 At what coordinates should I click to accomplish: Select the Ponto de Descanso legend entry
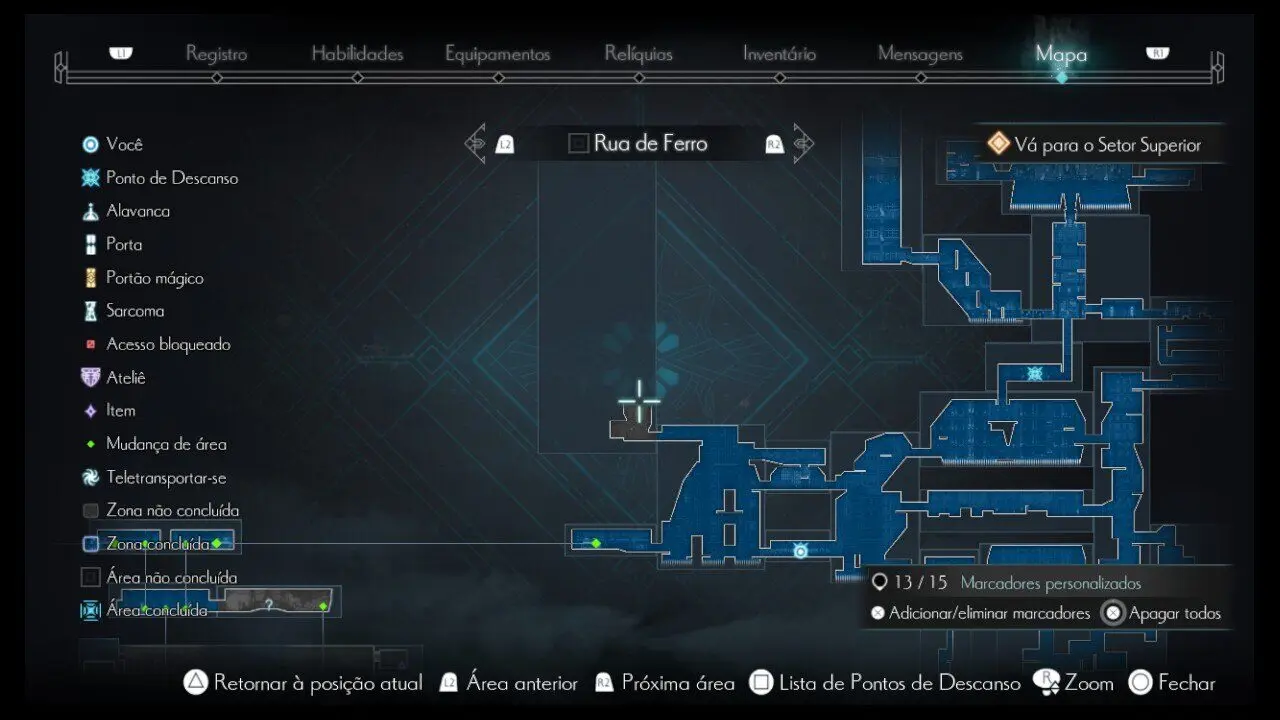[171, 178]
